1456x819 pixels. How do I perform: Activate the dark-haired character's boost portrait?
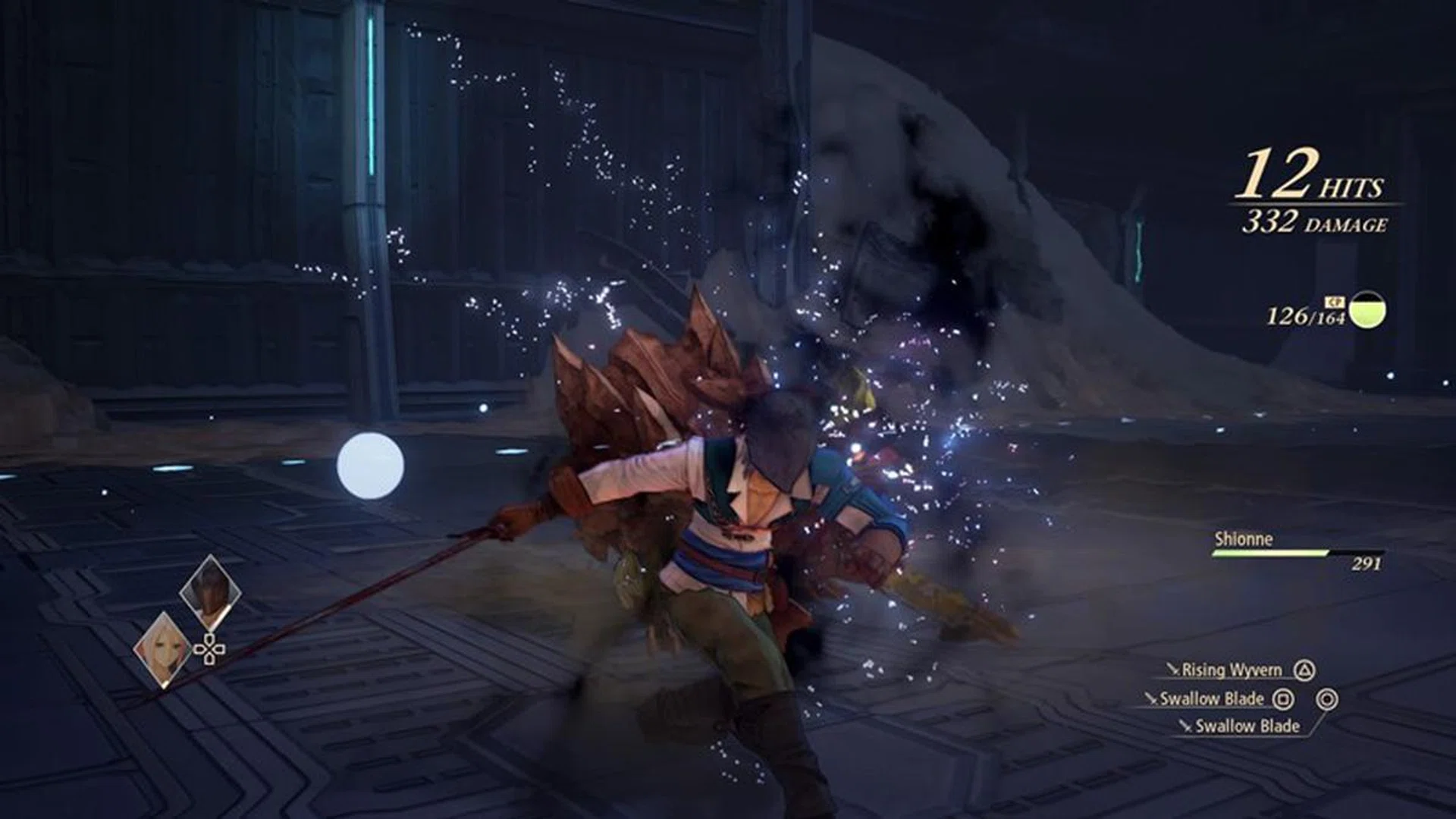(210, 592)
